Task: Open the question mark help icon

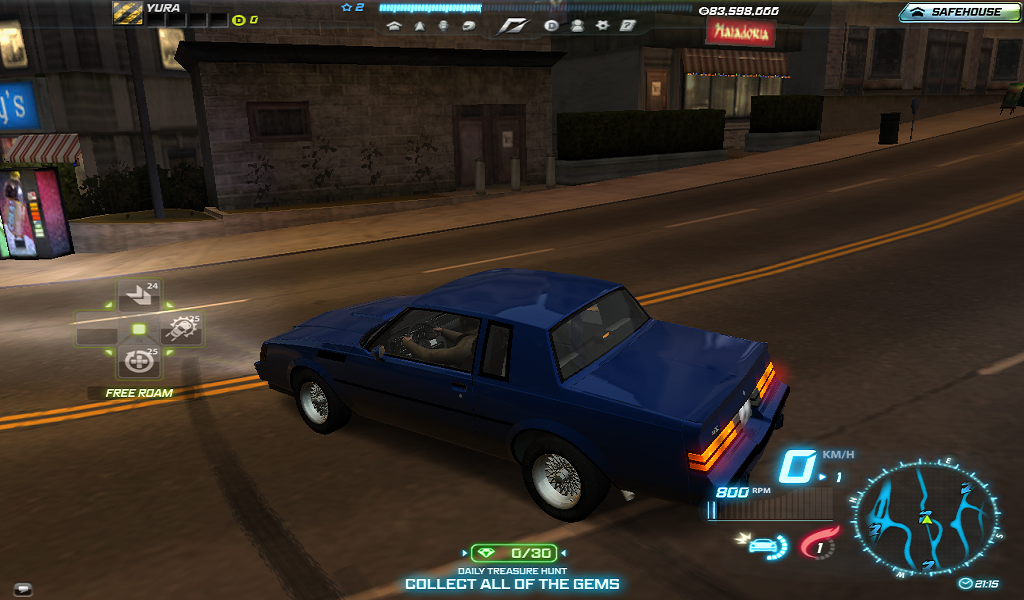Action: [627, 26]
